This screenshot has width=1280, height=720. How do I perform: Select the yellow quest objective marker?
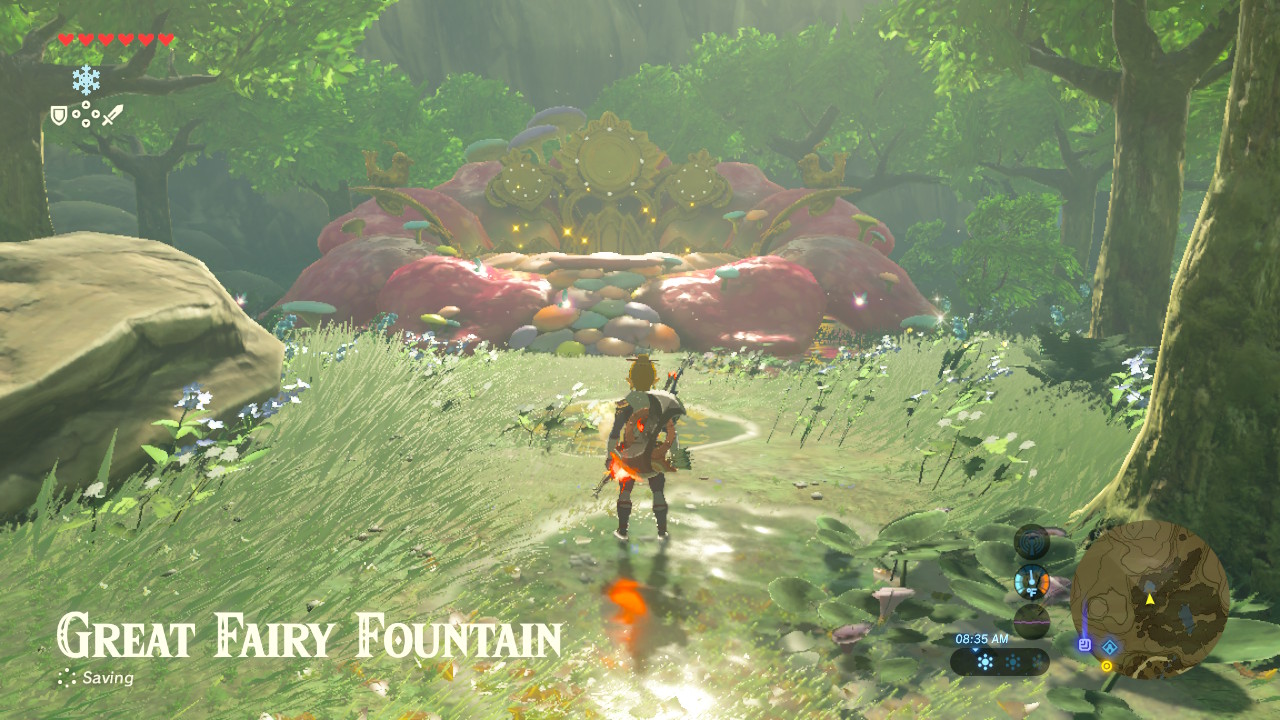coord(1107,666)
